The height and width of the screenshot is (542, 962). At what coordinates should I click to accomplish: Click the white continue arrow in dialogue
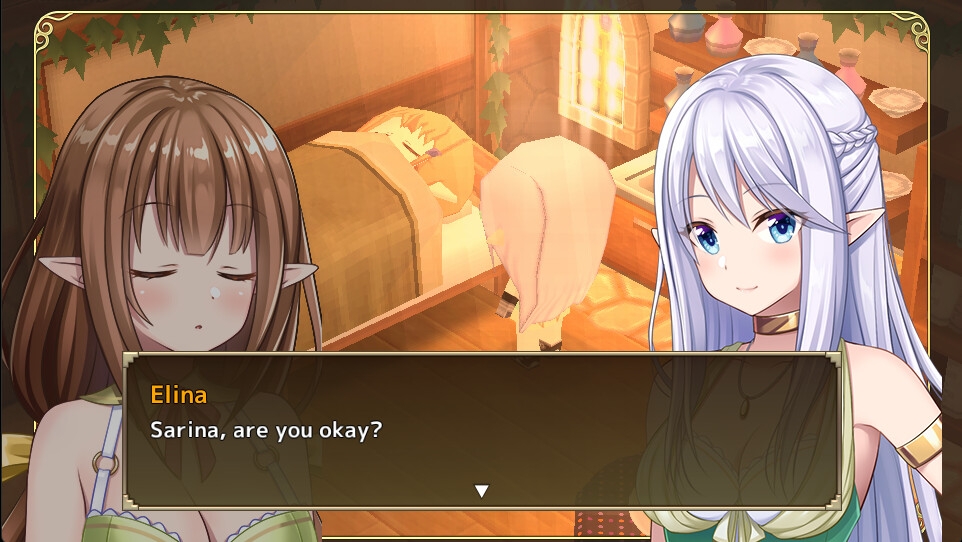tap(481, 490)
